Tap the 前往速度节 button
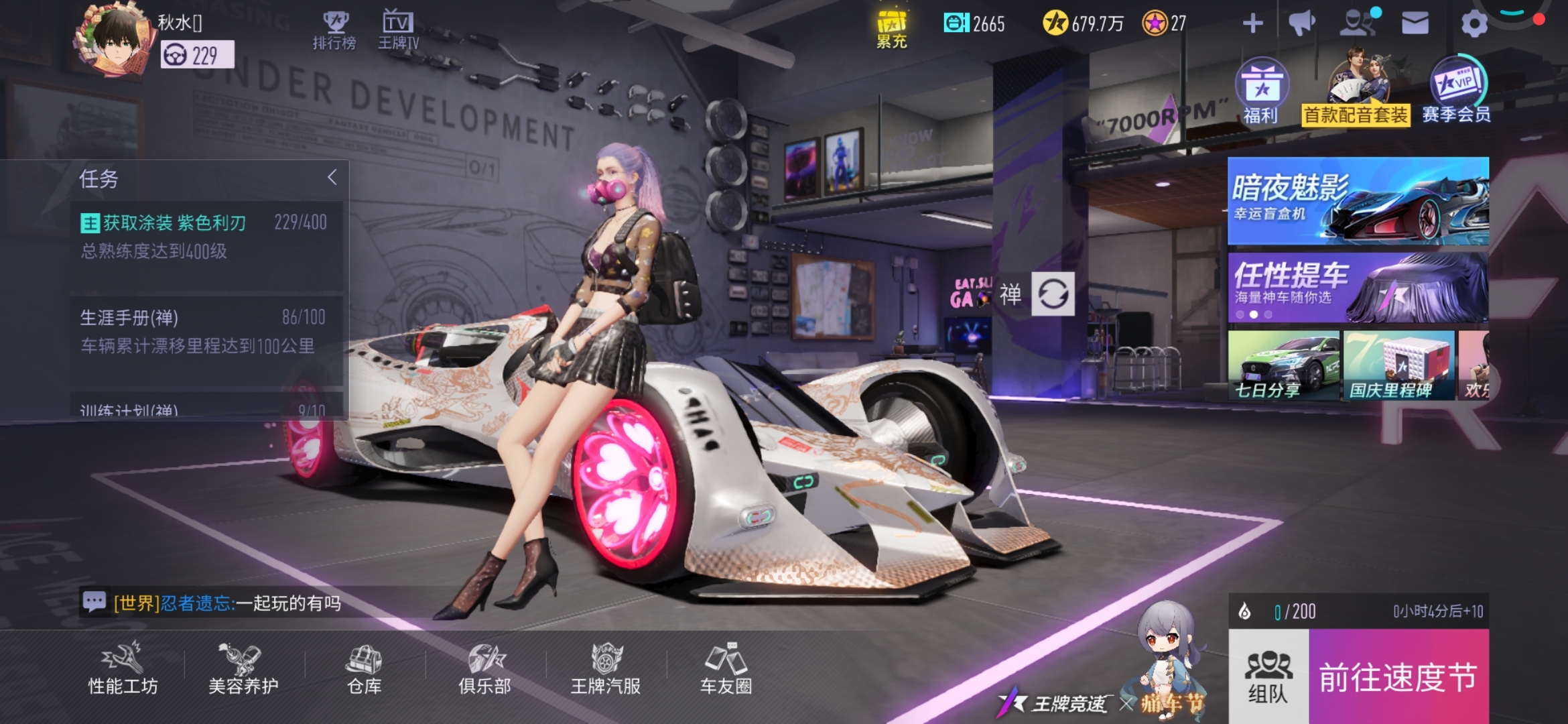Image resolution: width=1568 pixels, height=724 pixels. (x=1398, y=677)
